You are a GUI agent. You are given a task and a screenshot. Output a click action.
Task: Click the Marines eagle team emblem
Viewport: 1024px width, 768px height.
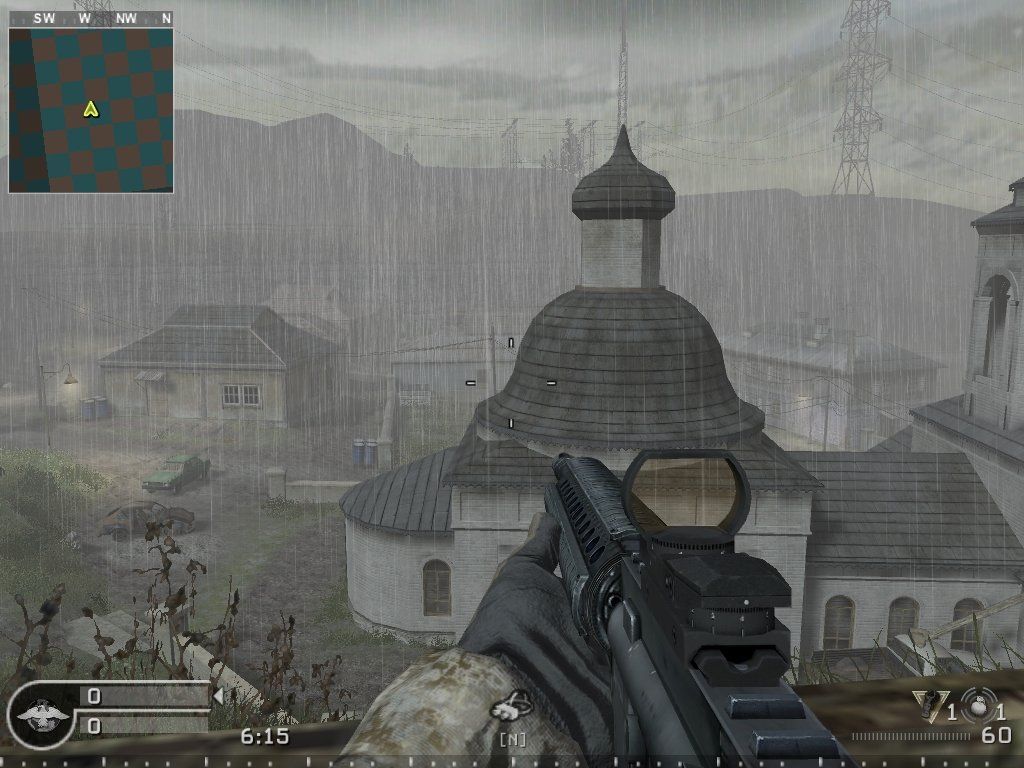pos(42,714)
